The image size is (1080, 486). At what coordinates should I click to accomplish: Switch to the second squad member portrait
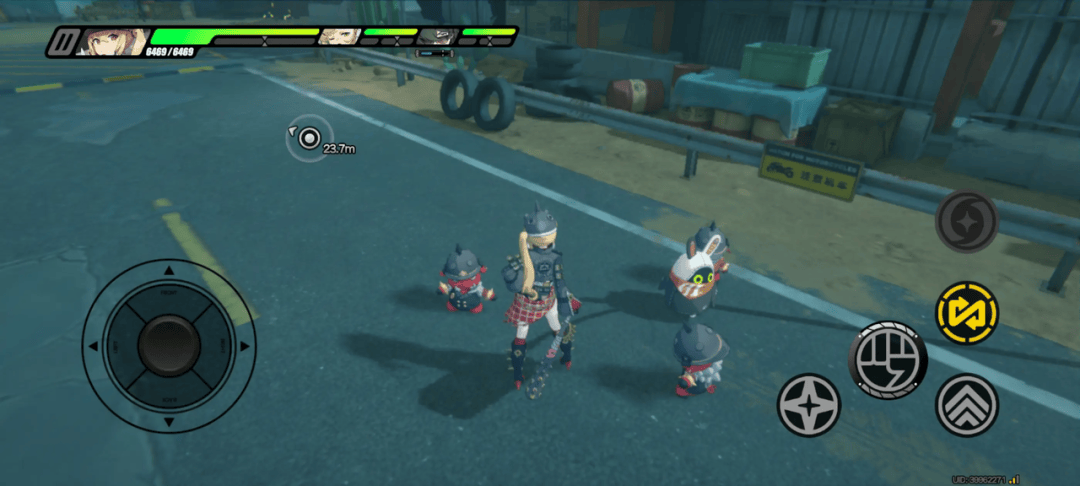(x=339, y=37)
